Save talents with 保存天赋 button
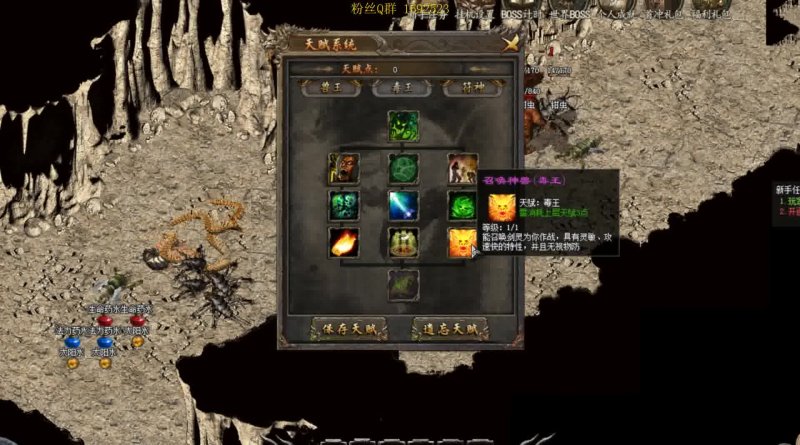The width and height of the screenshot is (800, 445). (349, 327)
